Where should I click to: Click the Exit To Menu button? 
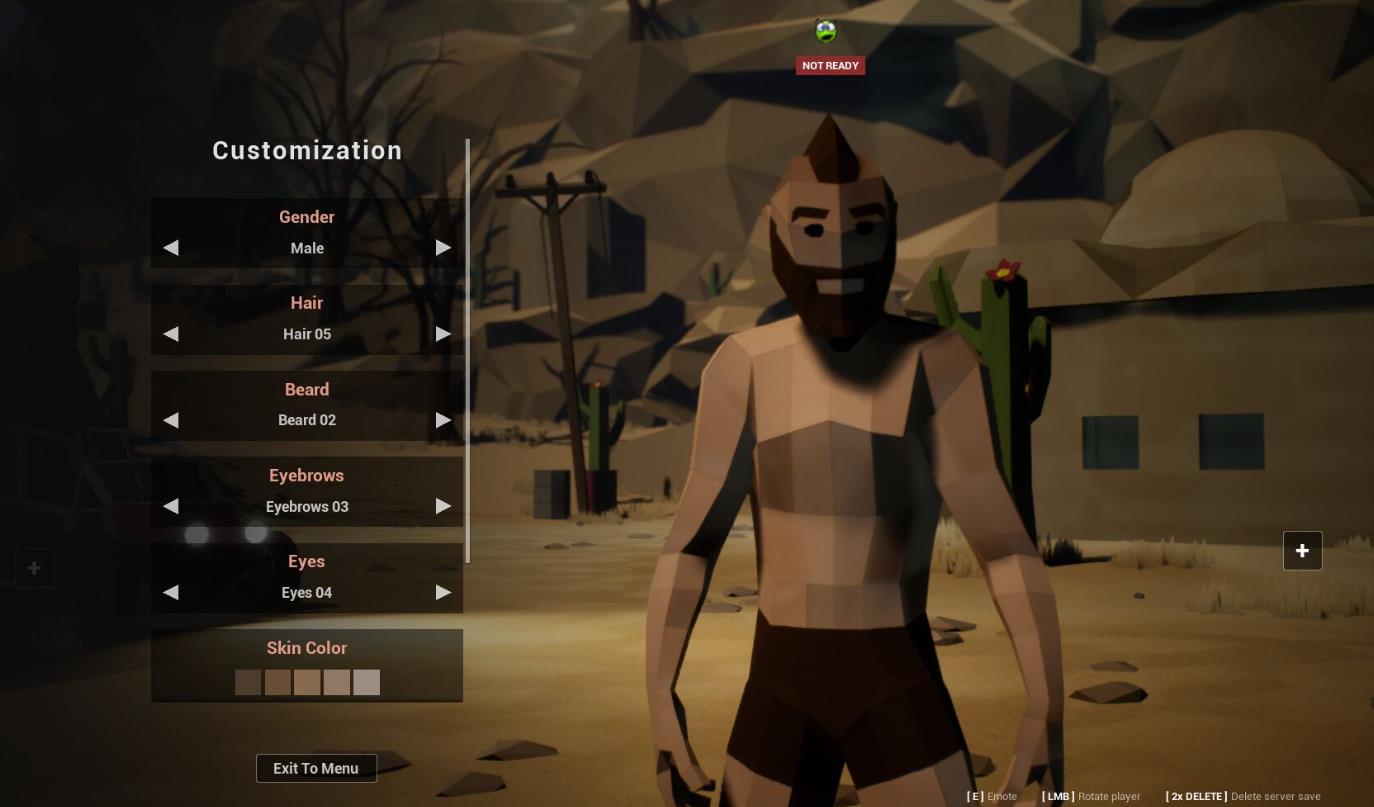pyautogui.click(x=316, y=768)
